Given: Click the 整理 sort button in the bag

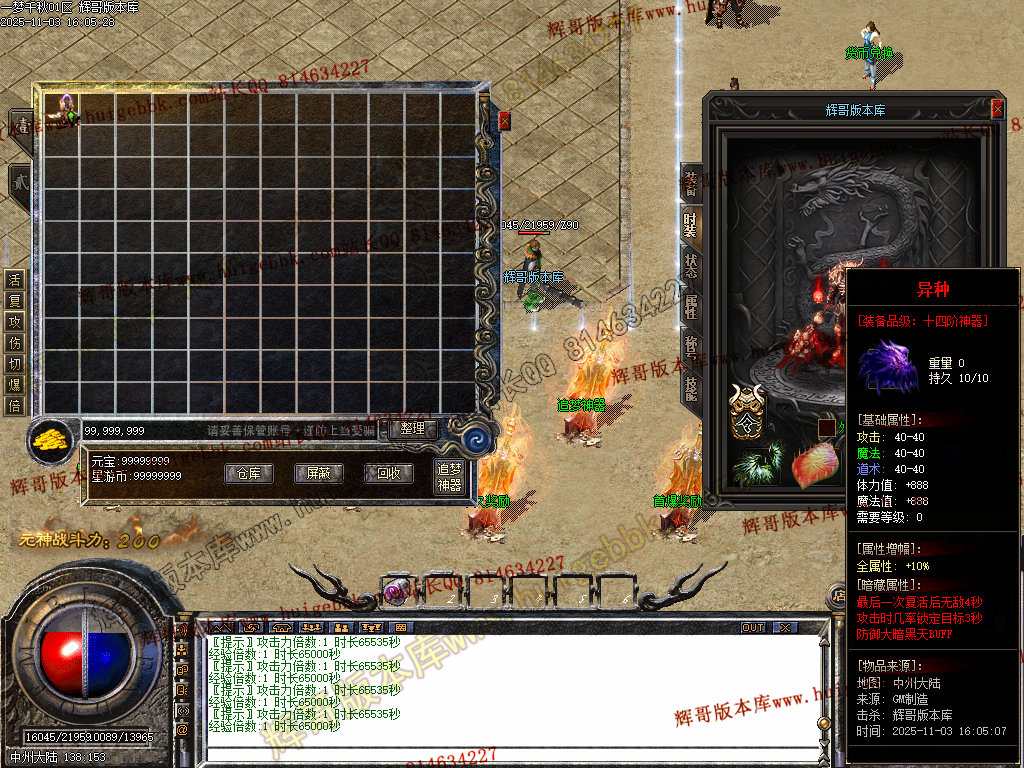Looking at the screenshot, I should (413, 429).
